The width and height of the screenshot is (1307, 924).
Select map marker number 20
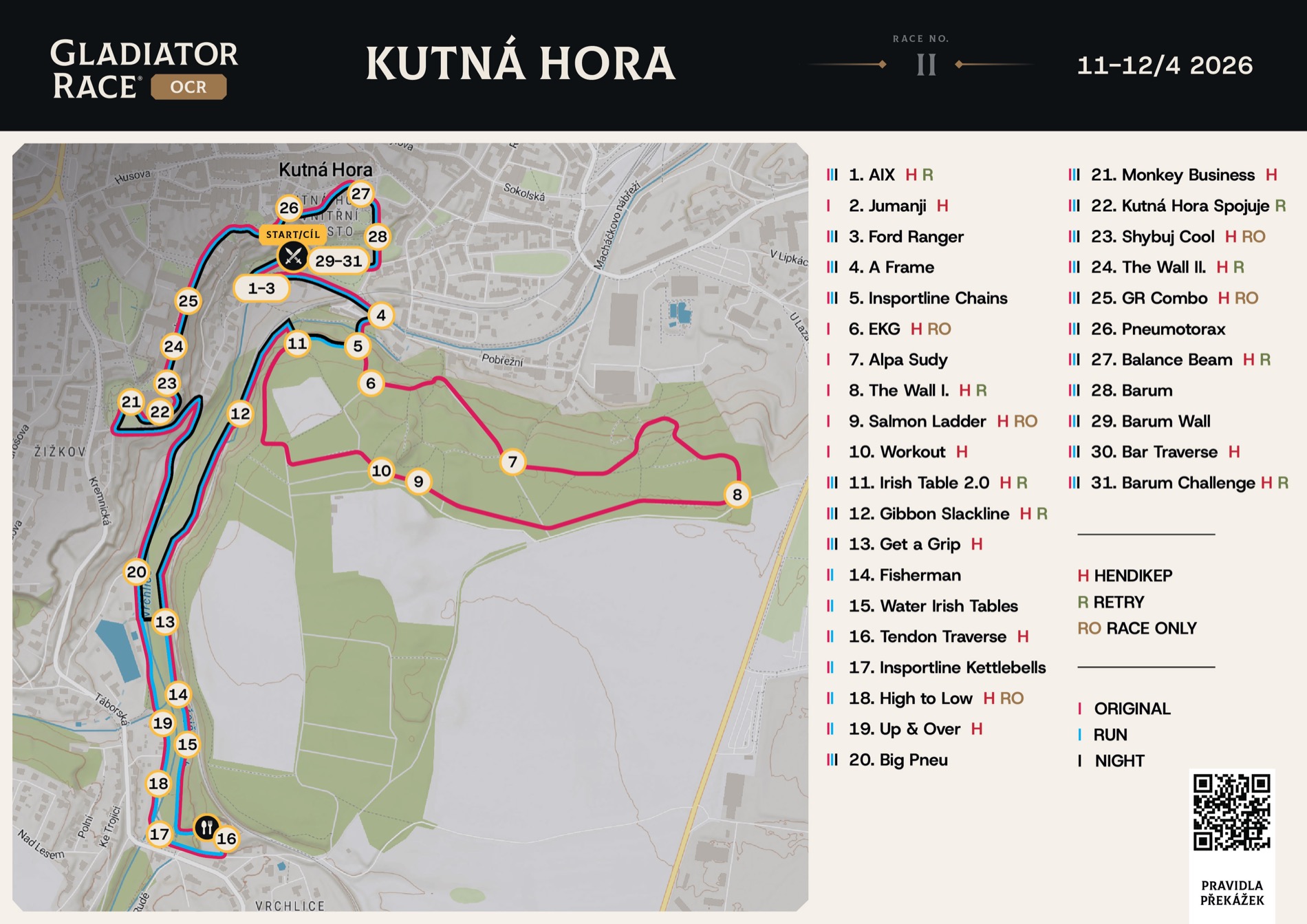click(136, 572)
